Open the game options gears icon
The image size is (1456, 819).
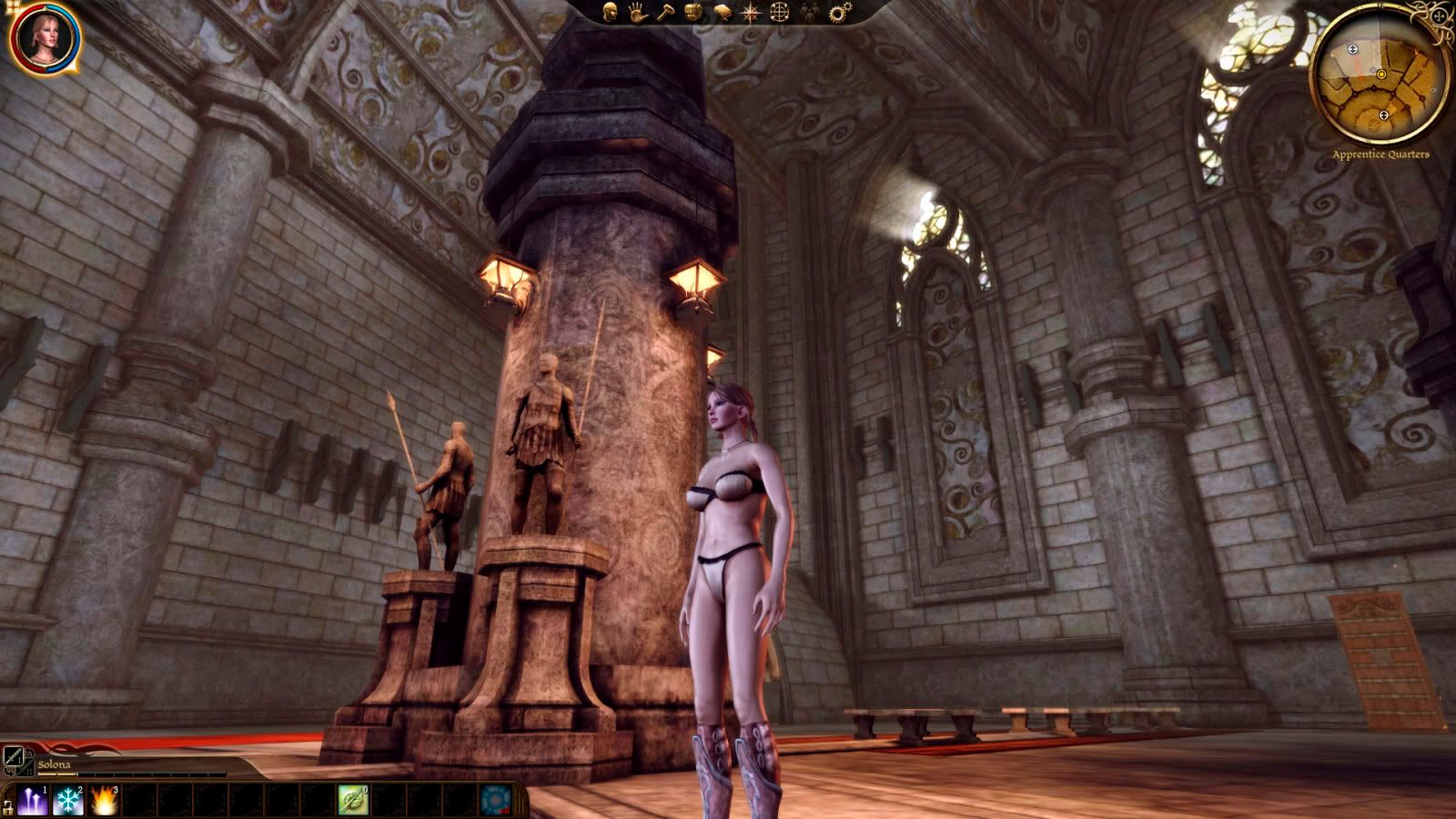(840, 12)
